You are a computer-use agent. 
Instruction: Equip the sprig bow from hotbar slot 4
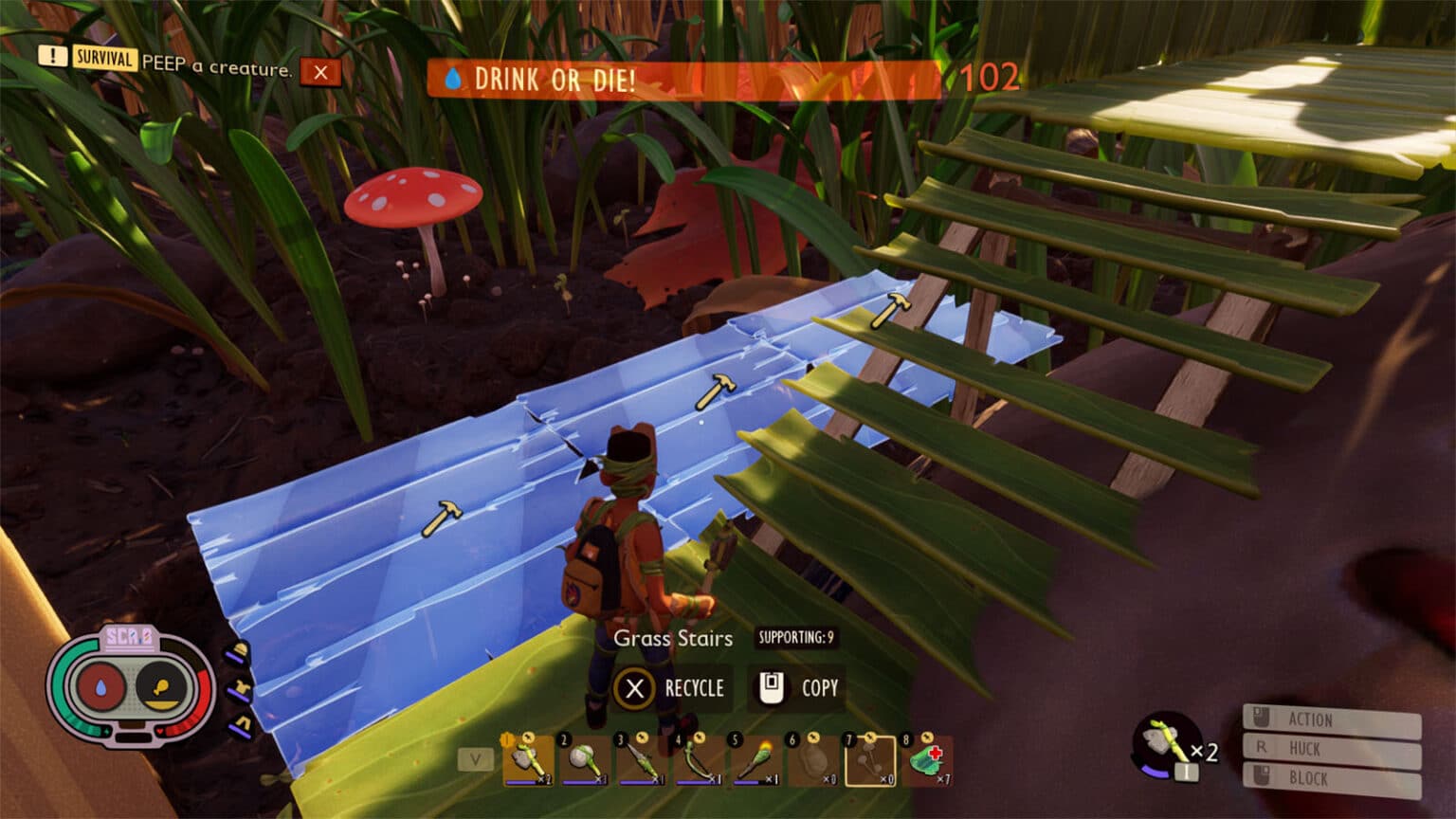coord(699,761)
